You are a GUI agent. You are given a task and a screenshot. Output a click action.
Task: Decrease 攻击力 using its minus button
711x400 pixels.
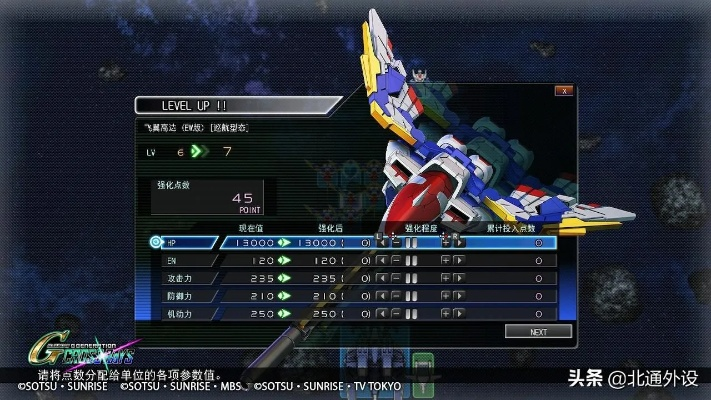[x=396, y=278]
